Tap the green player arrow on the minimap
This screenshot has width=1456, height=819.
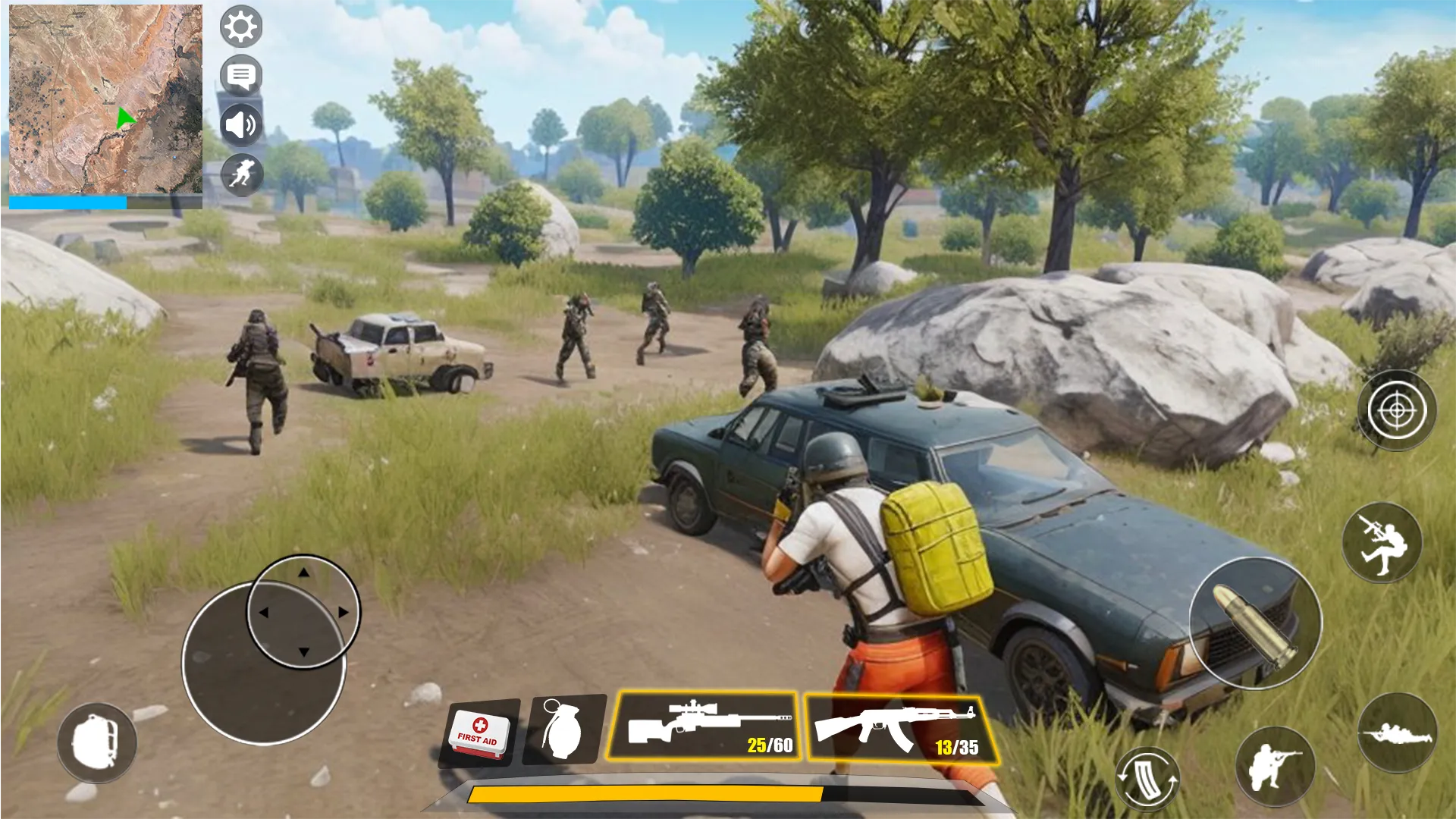[x=125, y=118]
